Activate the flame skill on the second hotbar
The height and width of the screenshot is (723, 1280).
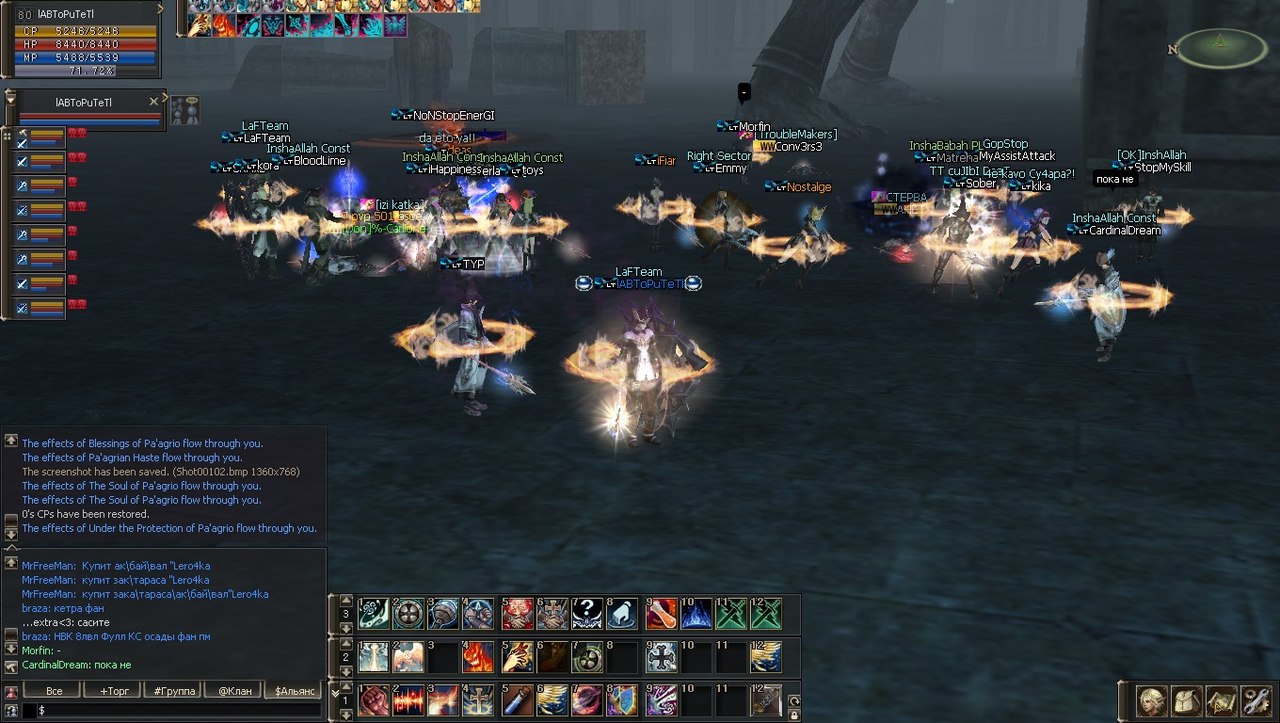click(479, 657)
